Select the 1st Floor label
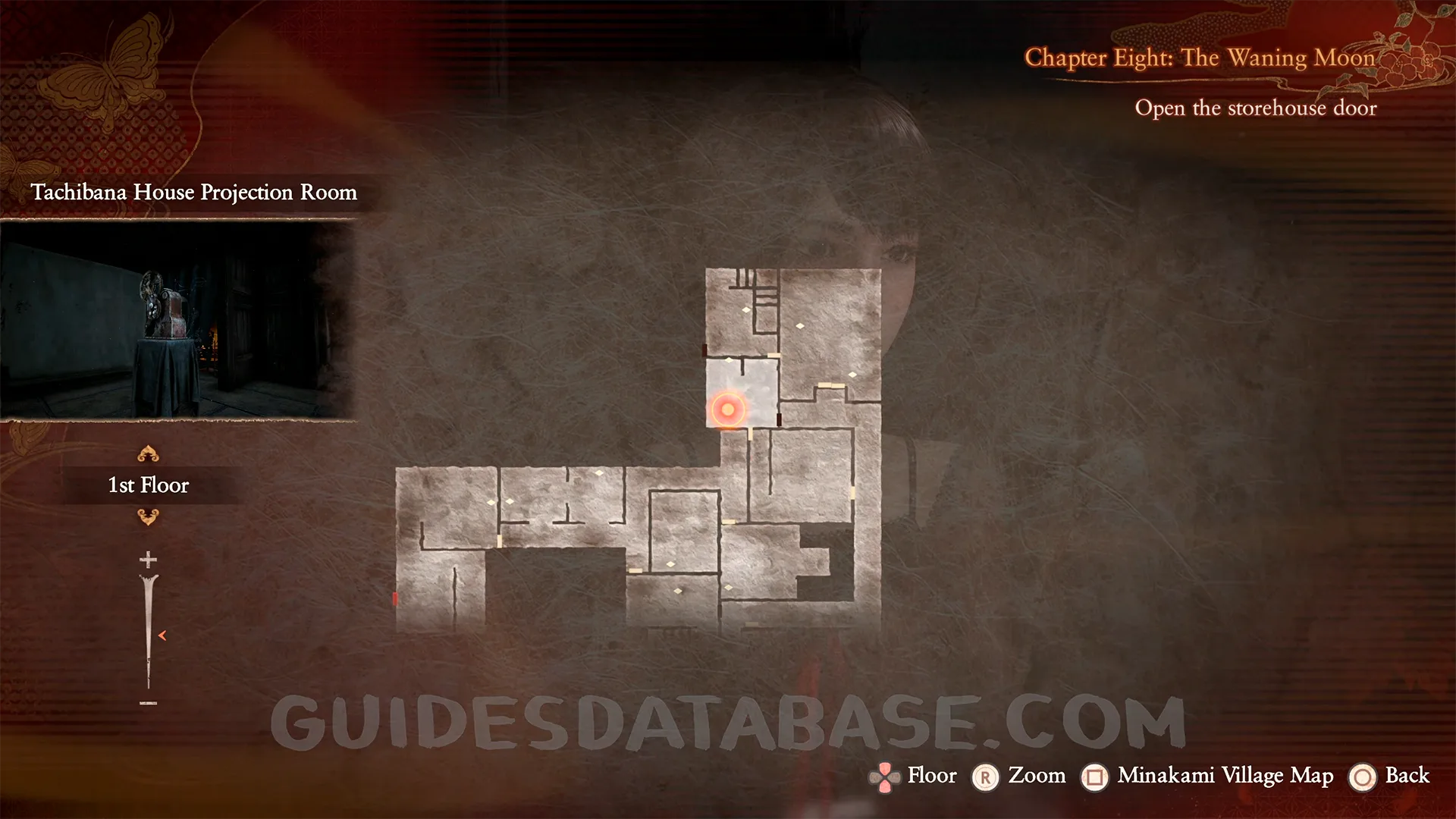 coord(149,485)
